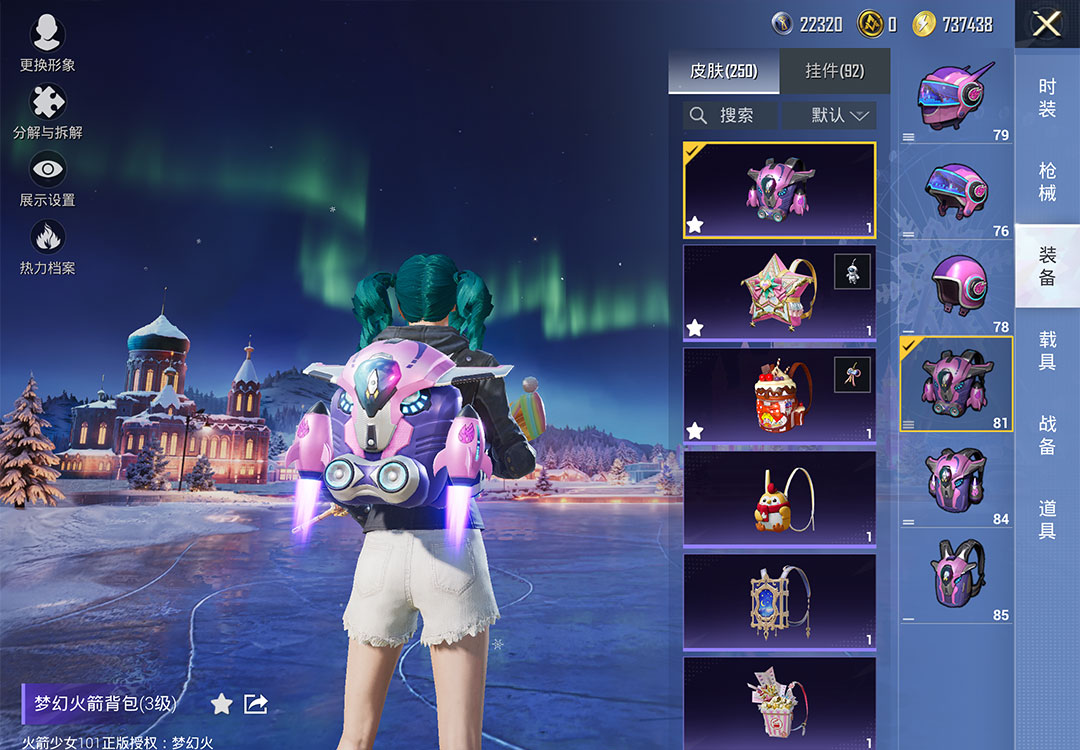Choose the chick backpack skin
The image size is (1080, 750).
[x=779, y=499]
